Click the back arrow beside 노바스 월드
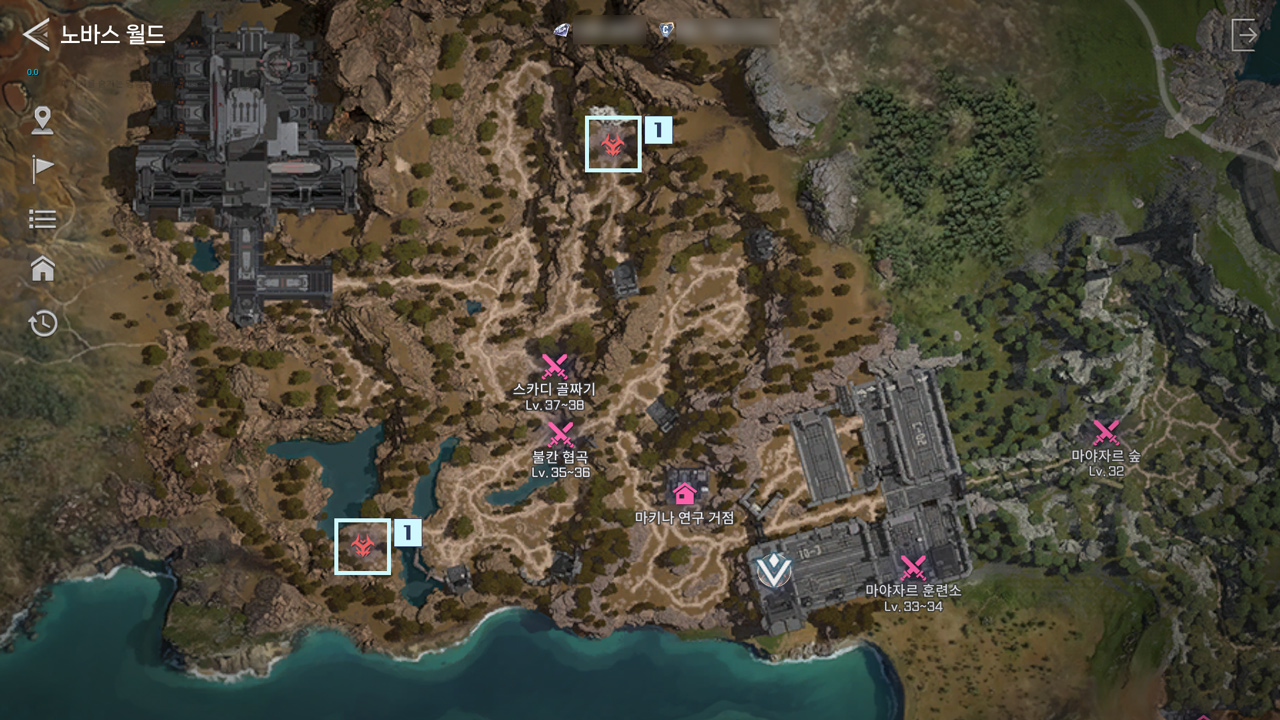 [36, 32]
